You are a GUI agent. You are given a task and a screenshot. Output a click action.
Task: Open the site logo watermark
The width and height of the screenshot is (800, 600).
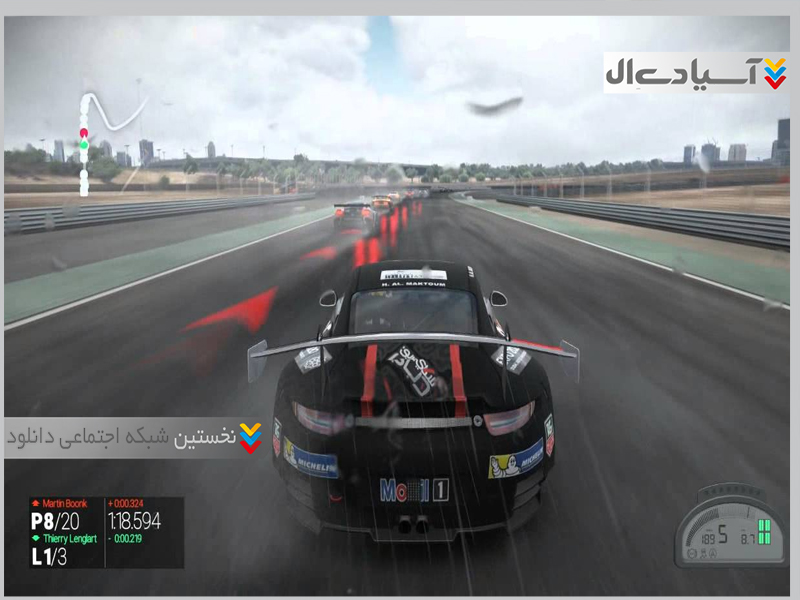pos(696,73)
